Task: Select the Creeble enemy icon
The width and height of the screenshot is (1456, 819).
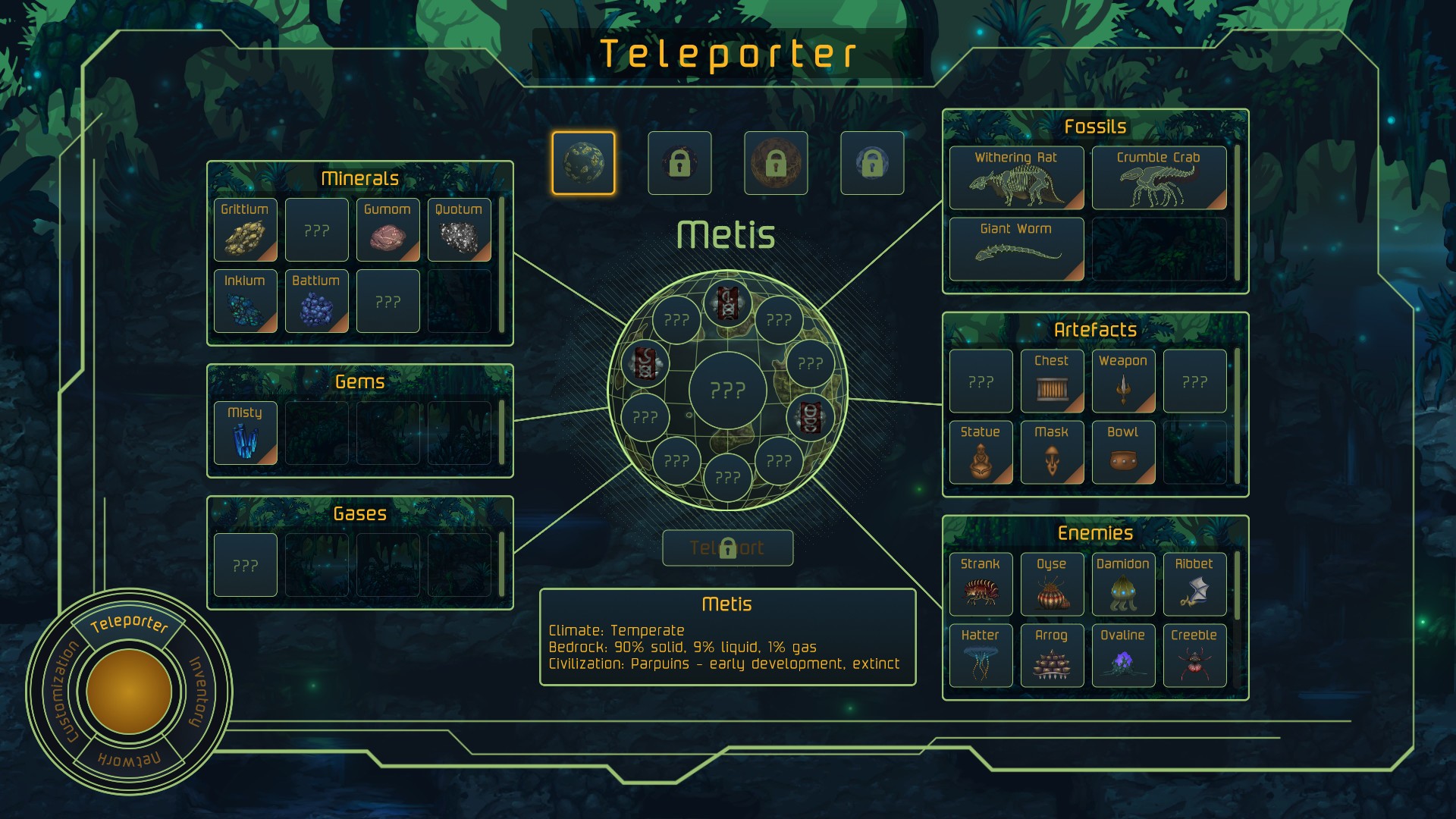Action: coord(1194,655)
